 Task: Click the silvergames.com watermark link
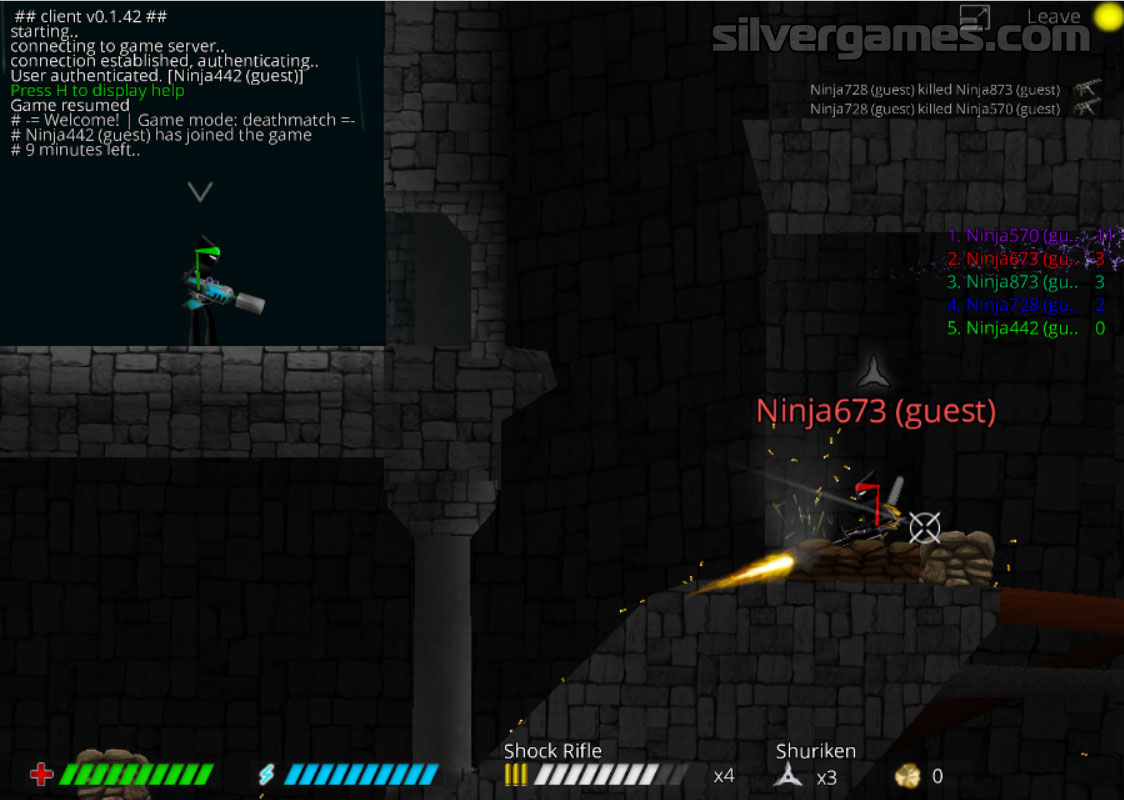coord(900,38)
